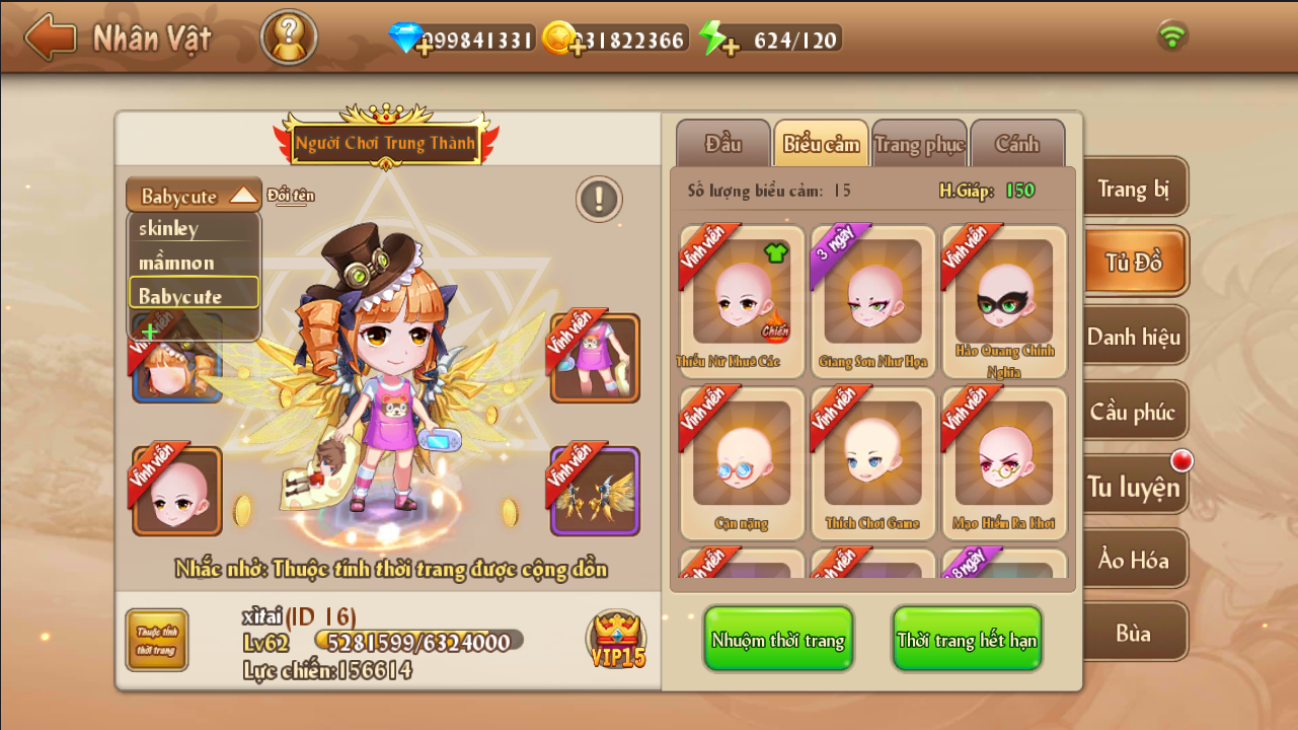
Task: Open the help question mark icon
Action: [x=289, y=38]
